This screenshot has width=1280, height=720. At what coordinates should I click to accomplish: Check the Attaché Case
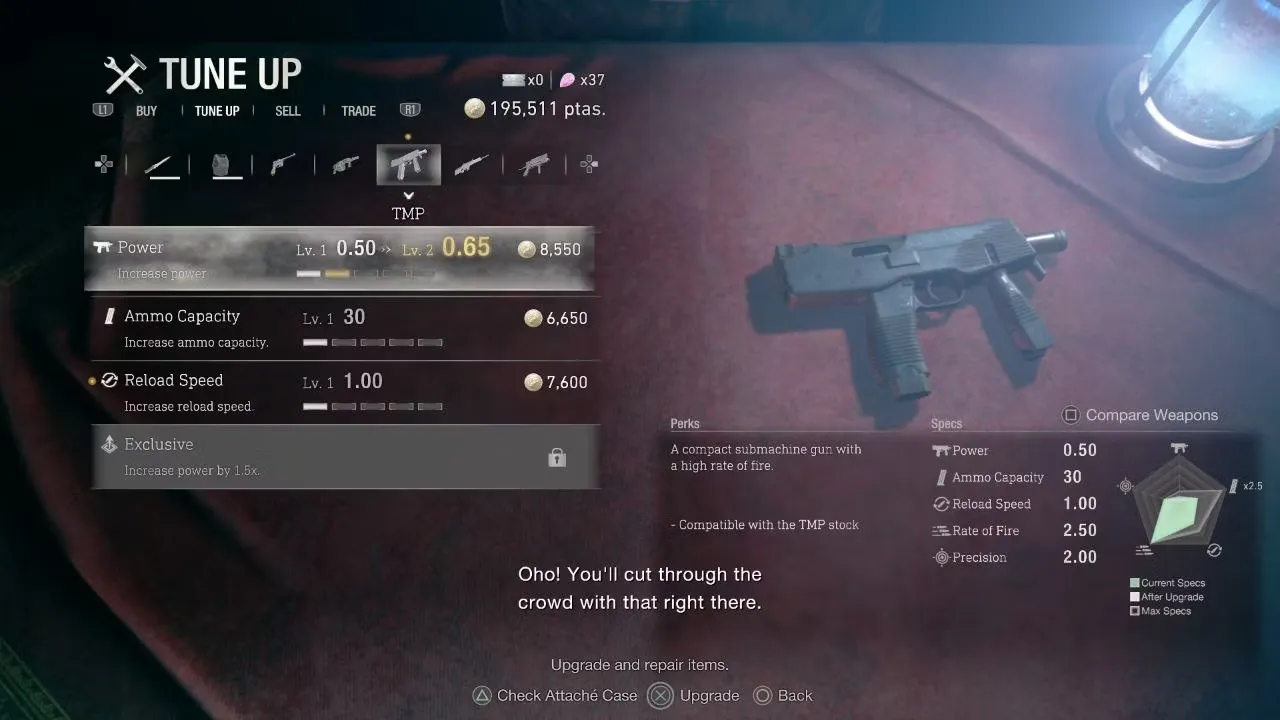pos(555,696)
